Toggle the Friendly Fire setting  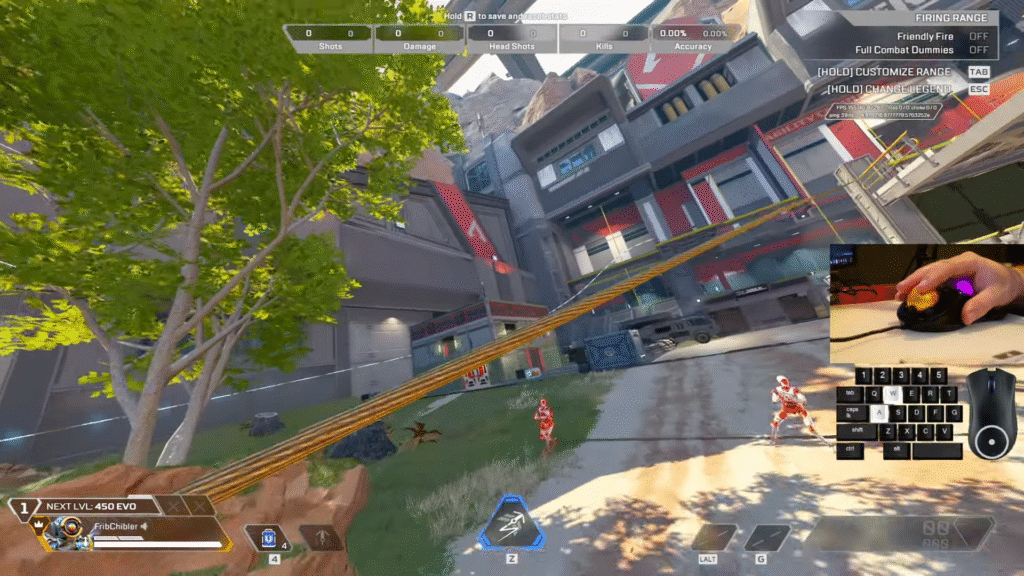click(978, 36)
